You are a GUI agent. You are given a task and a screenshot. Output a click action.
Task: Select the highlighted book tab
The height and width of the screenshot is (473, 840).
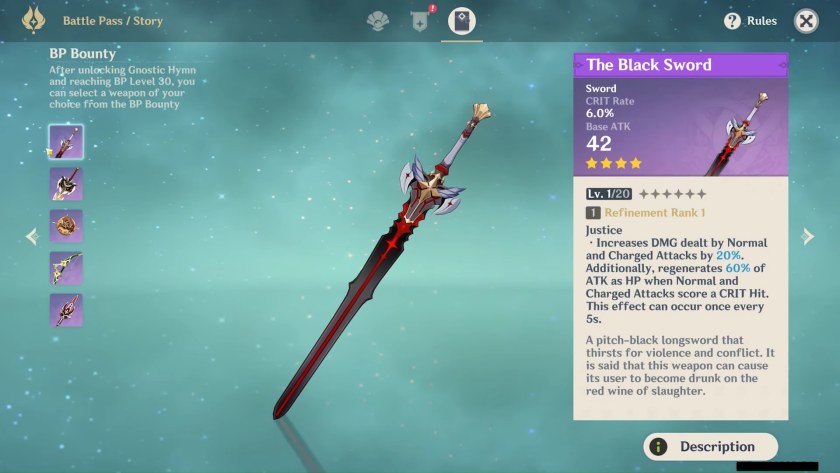[x=462, y=20]
